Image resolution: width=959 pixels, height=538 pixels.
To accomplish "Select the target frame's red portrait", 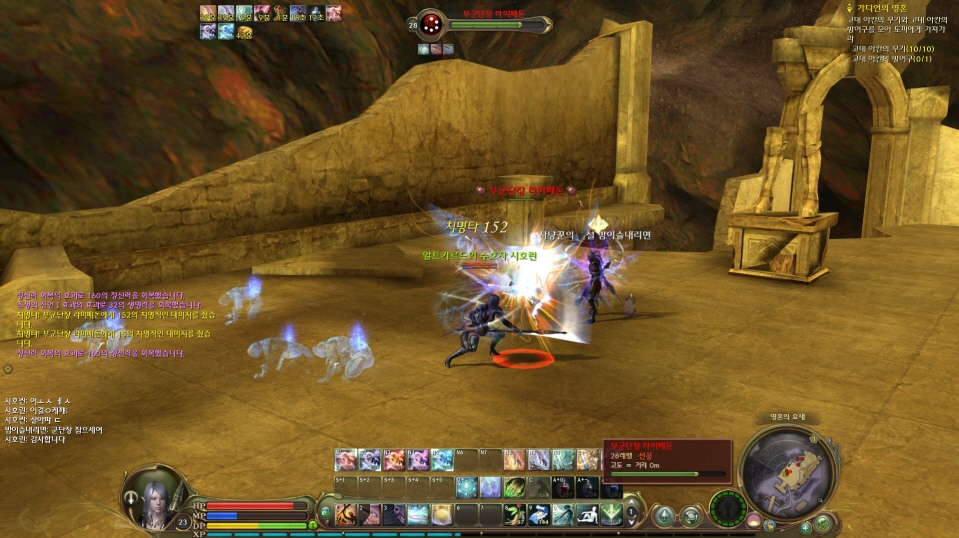I will [x=432, y=24].
